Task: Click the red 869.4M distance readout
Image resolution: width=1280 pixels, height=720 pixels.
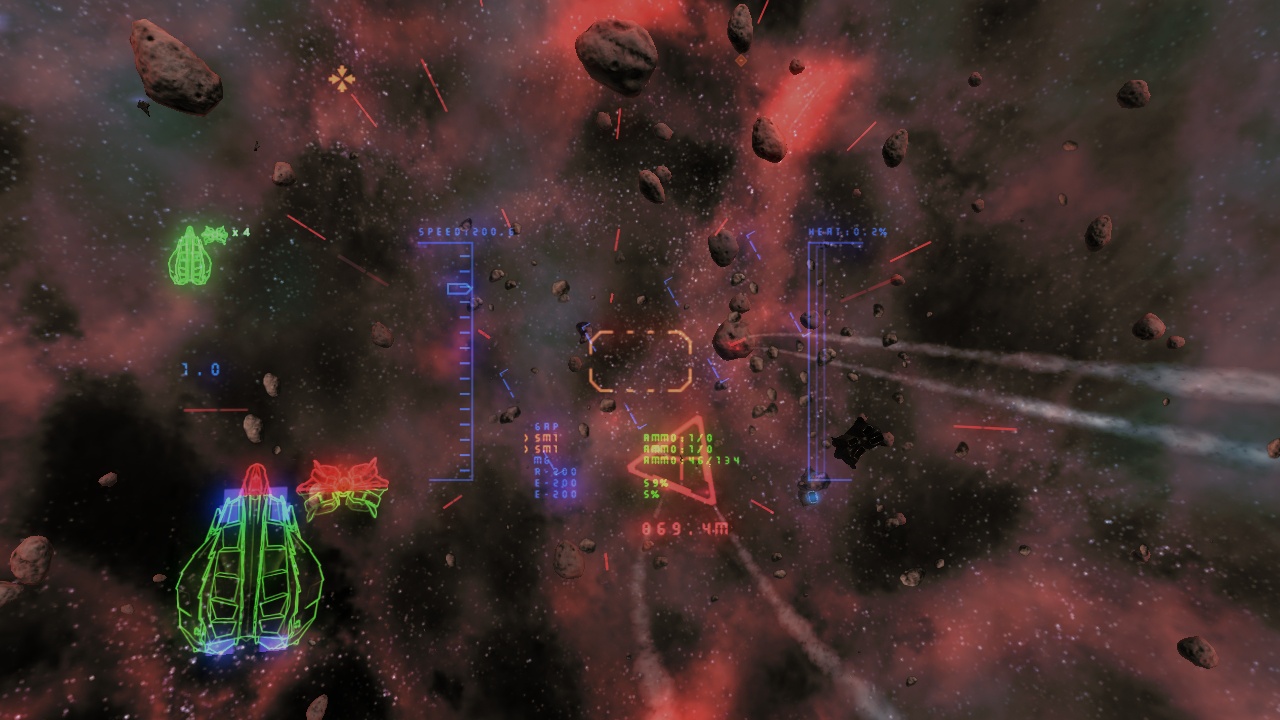Action: pos(684,527)
